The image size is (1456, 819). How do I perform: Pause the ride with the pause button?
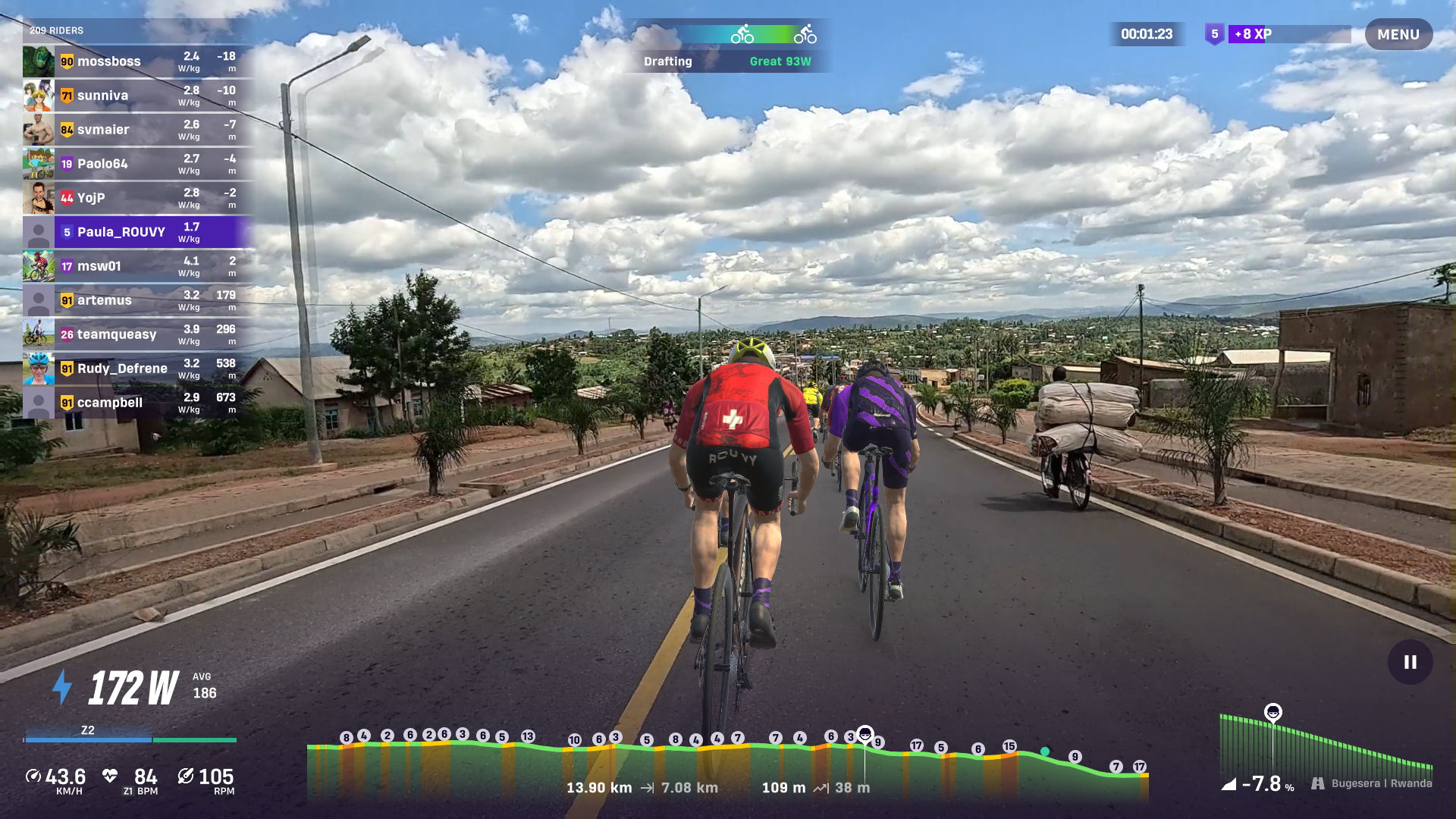(x=1410, y=662)
